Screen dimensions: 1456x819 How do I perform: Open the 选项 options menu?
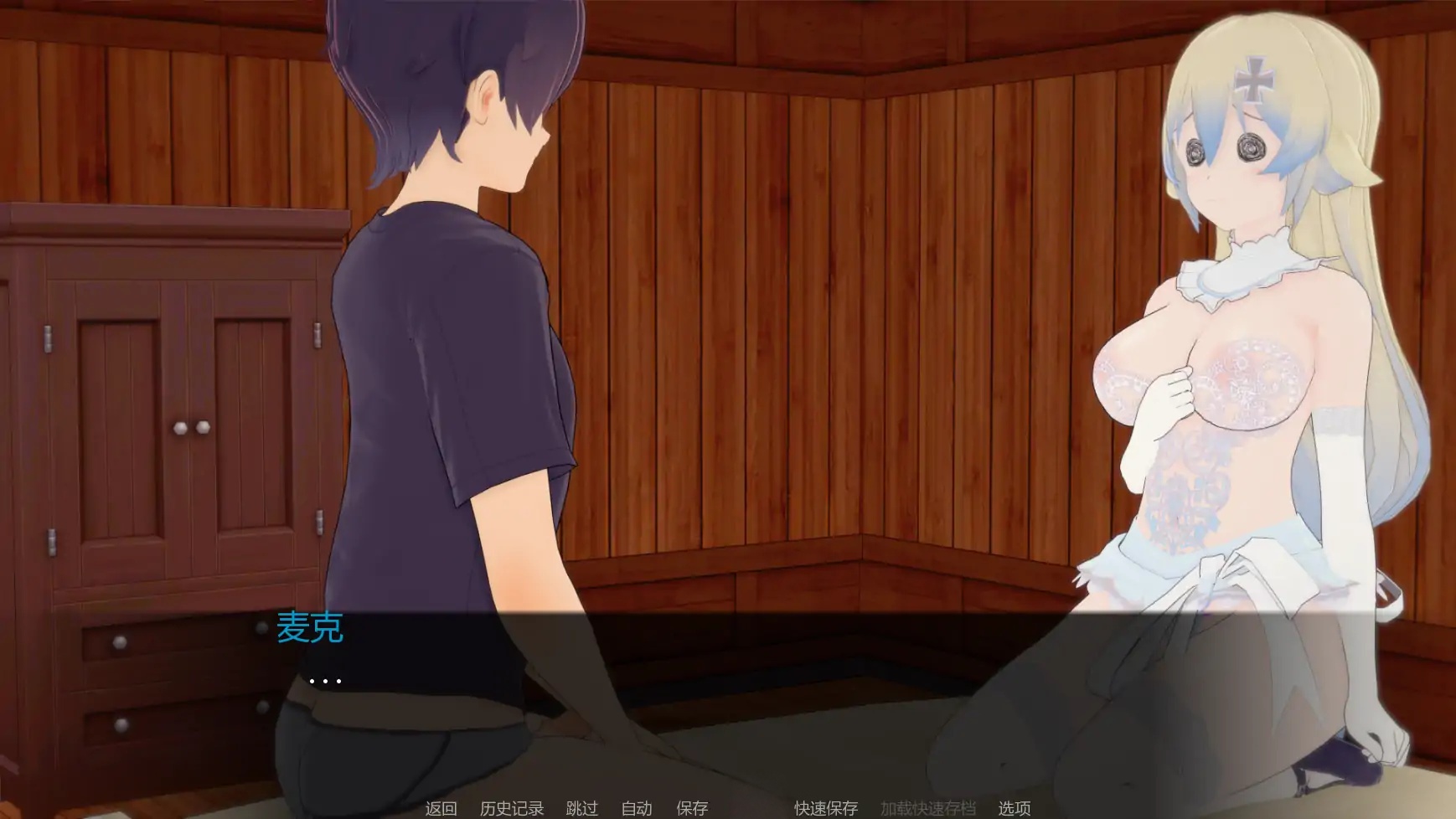click(x=1015, y=809)
